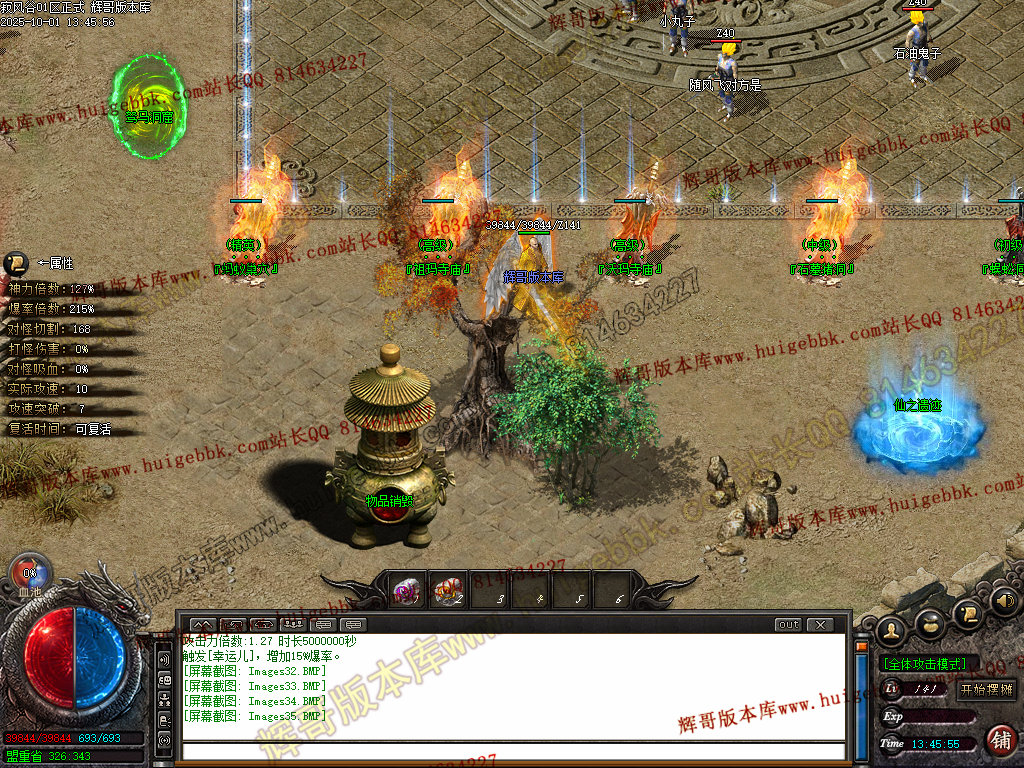Switch the 全体攻击模式 attack mode
This screenshot has height=768, width=1024.
tap(925, 664)
